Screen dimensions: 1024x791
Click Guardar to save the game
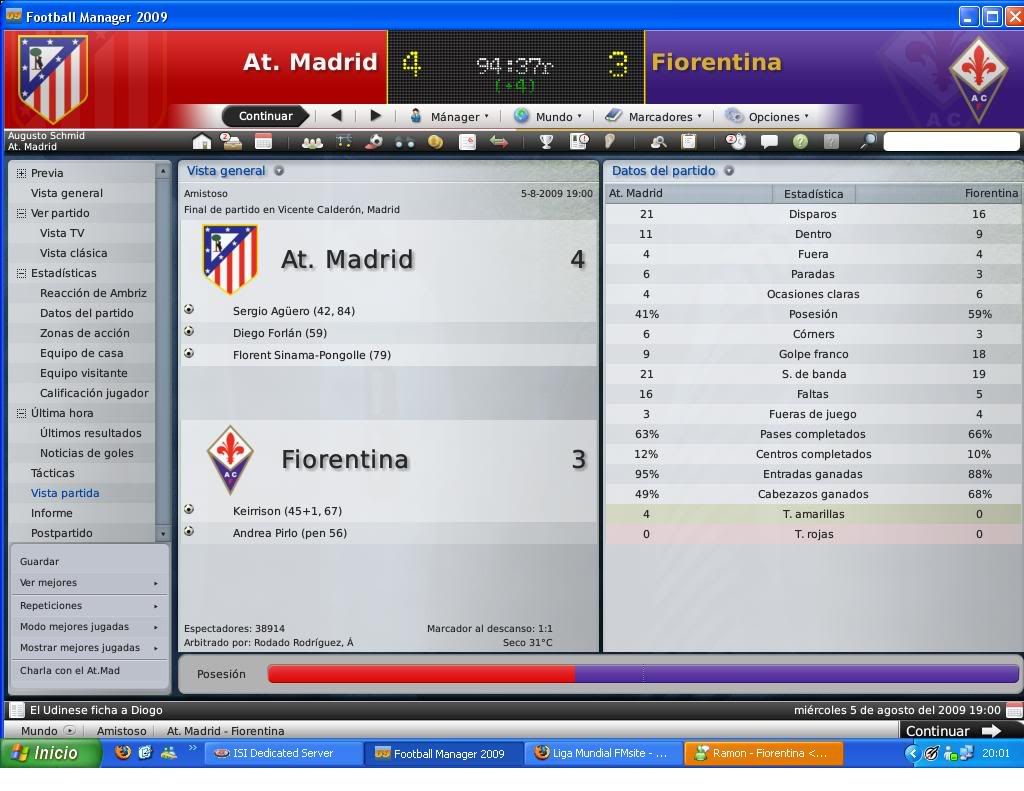point(40,561)
